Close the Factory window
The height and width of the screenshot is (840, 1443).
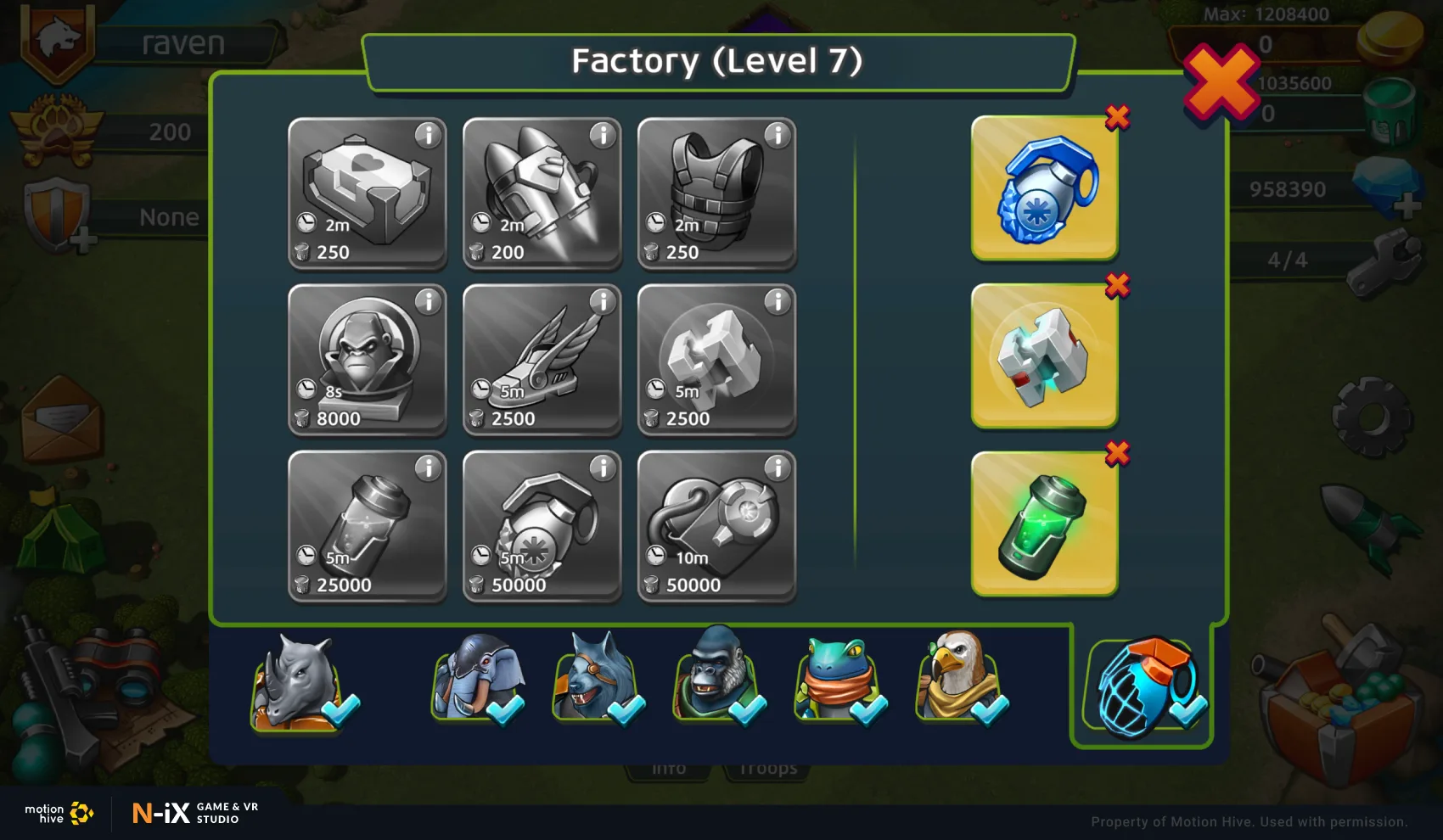point(1221,83)
